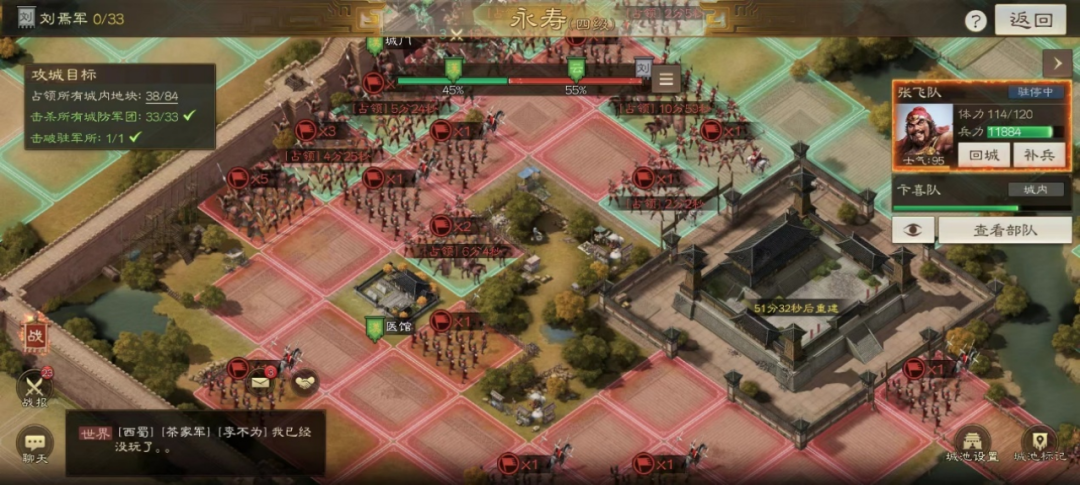
Task: Open the mail envelope icon
Action: click(x=260, y=380)
